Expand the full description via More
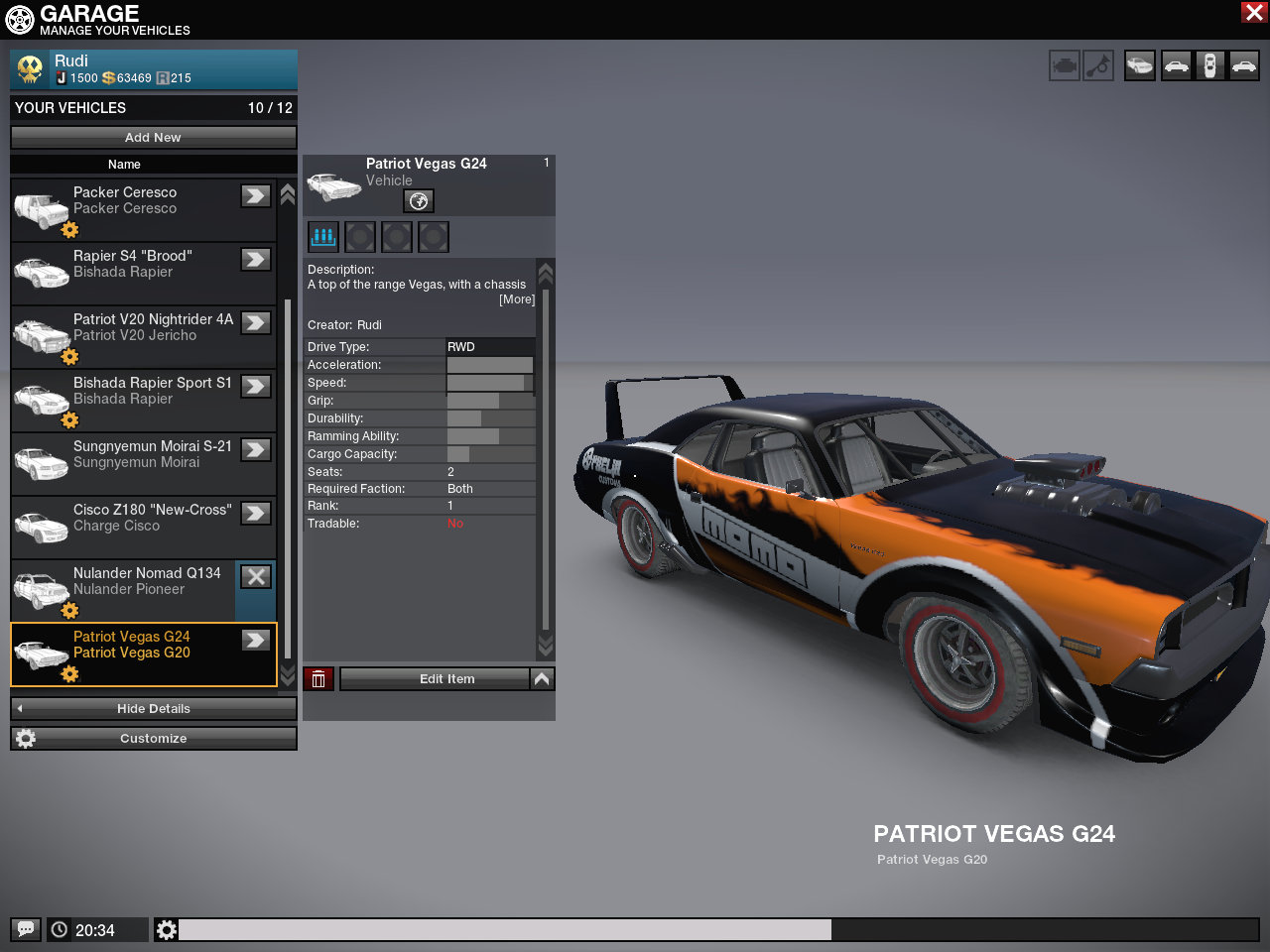This screenshot has height=952, width=1270. tap(516, 299)
